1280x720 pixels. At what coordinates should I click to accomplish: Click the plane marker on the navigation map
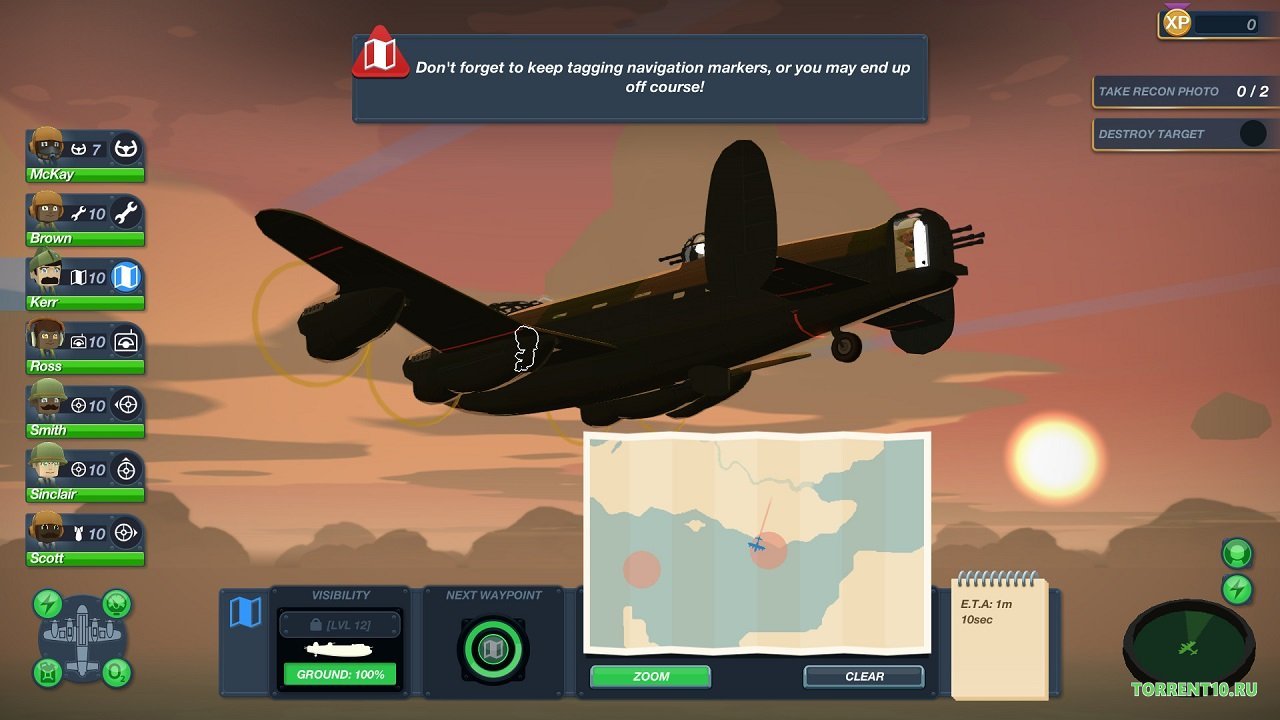758,546
